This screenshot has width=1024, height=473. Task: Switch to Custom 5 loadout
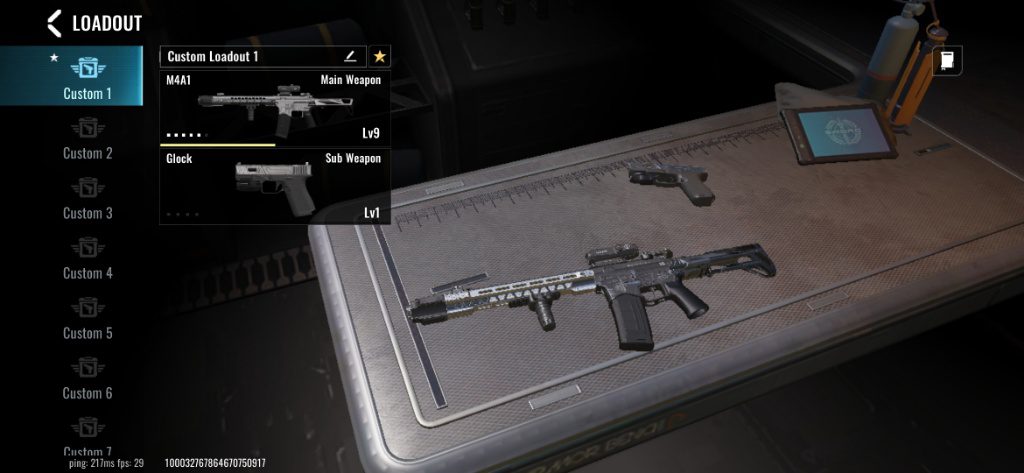(x=88, y=319)
